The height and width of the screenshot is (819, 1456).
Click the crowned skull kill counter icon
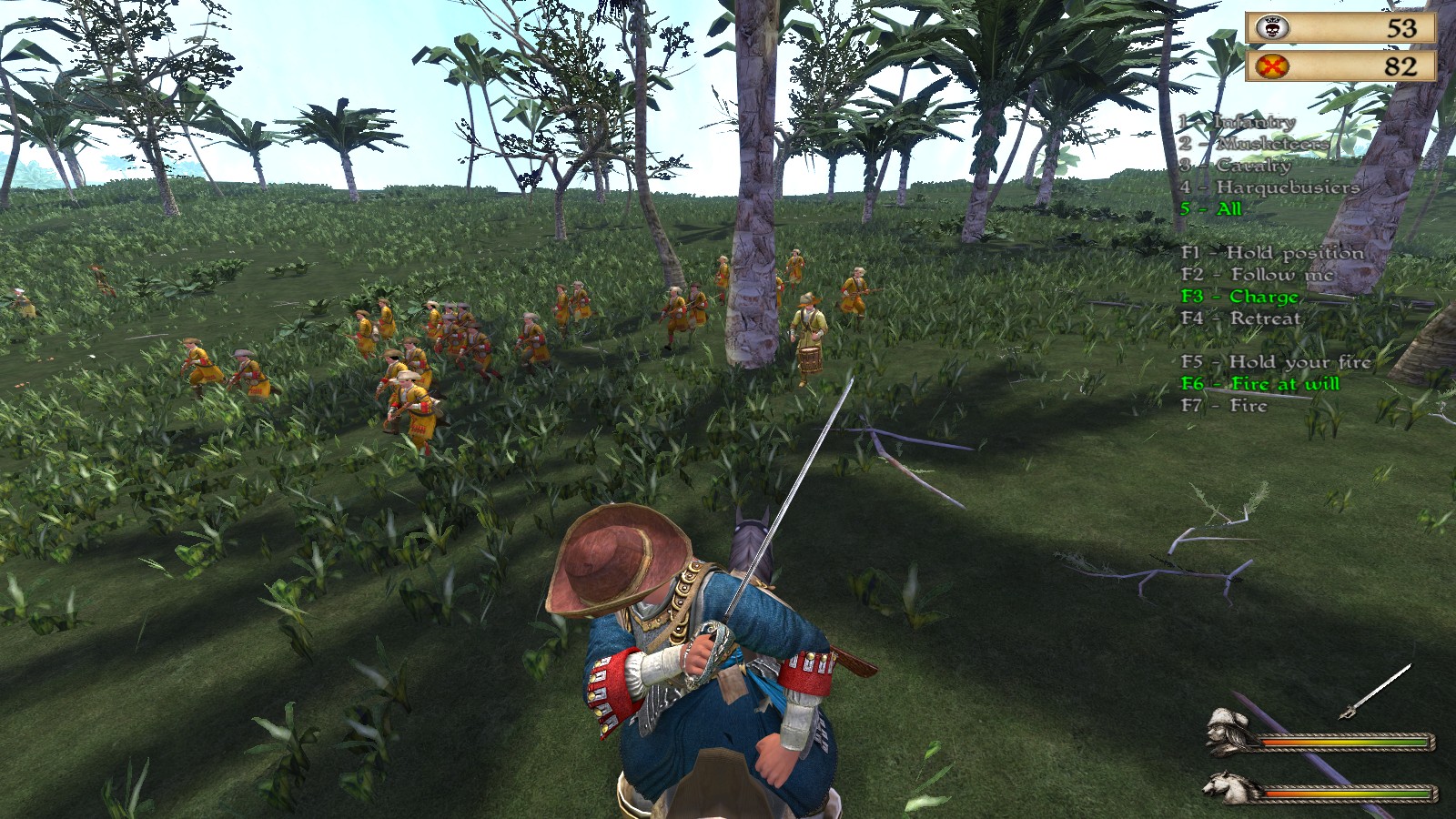click(x=1273, y=28)
